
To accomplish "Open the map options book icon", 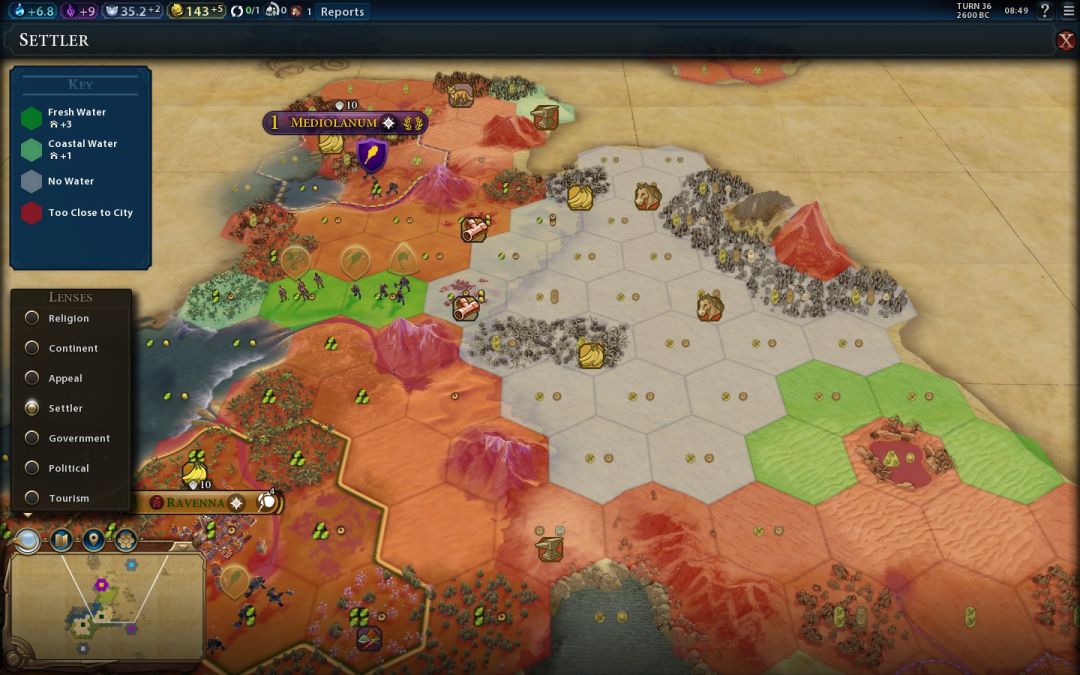I will pyautogui.click(x=61, y=541).
